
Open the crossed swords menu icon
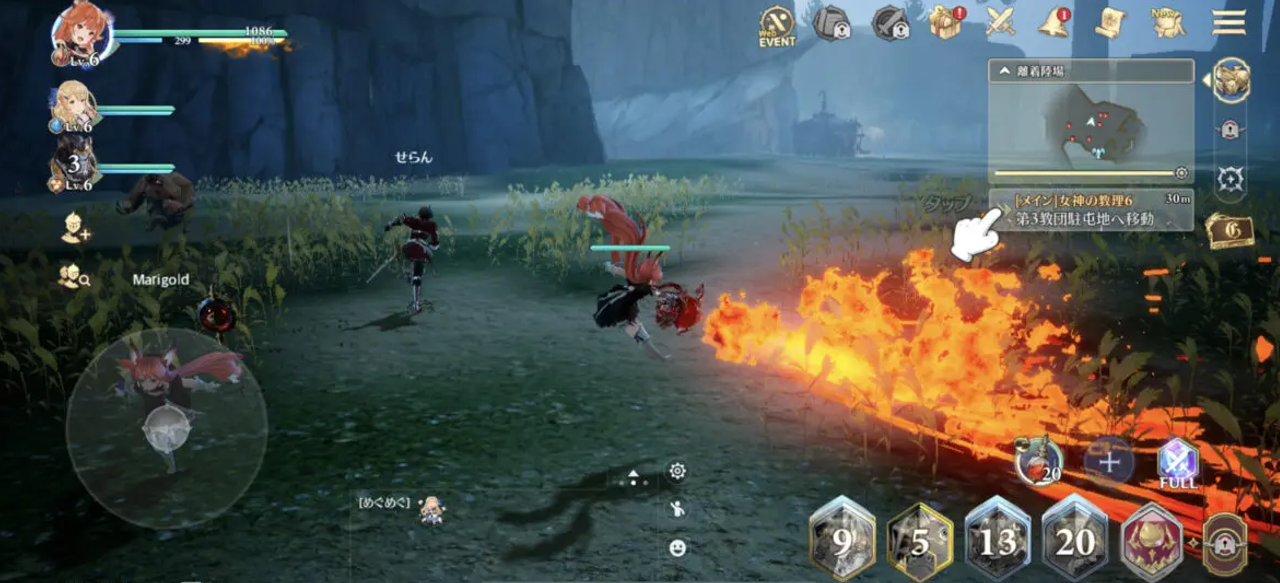tap(1000, 22)
